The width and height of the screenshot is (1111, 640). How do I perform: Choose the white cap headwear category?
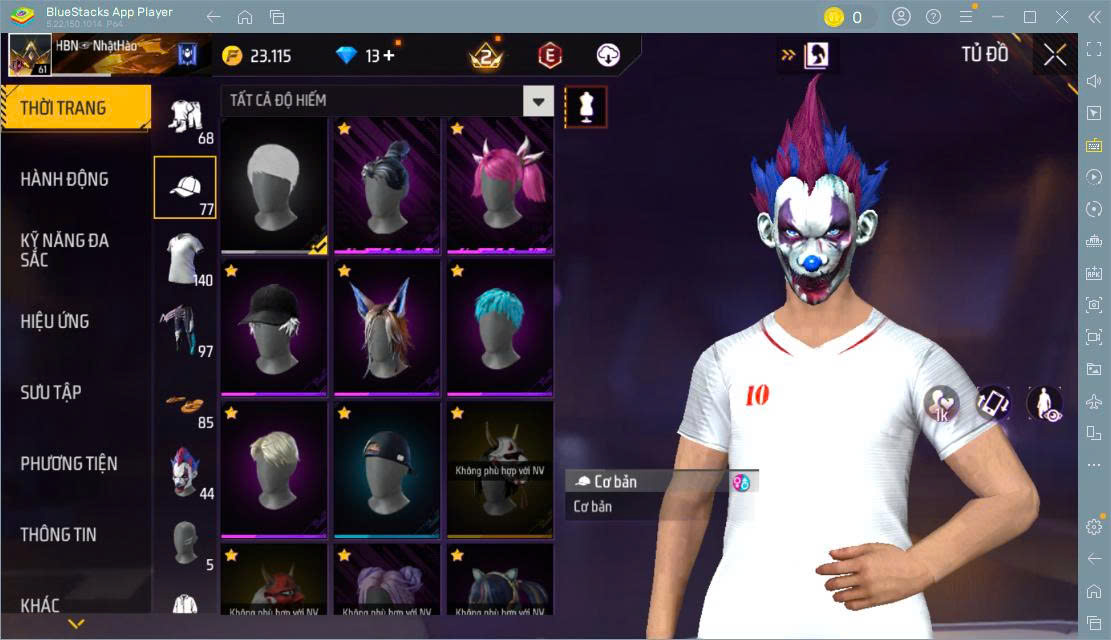point(185,187)
